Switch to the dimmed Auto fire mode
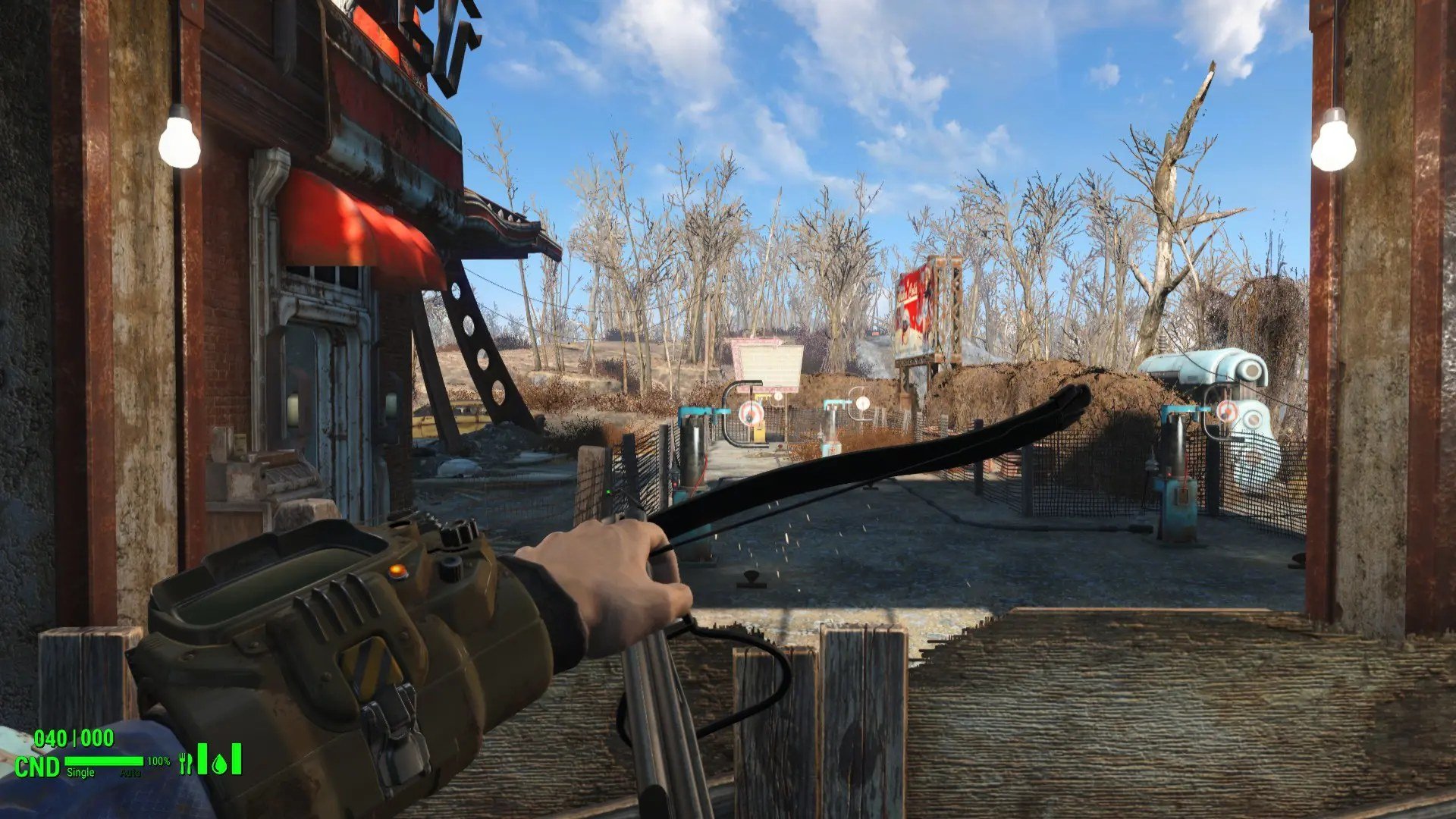1456x819 pixels. (x=130, y=773)
